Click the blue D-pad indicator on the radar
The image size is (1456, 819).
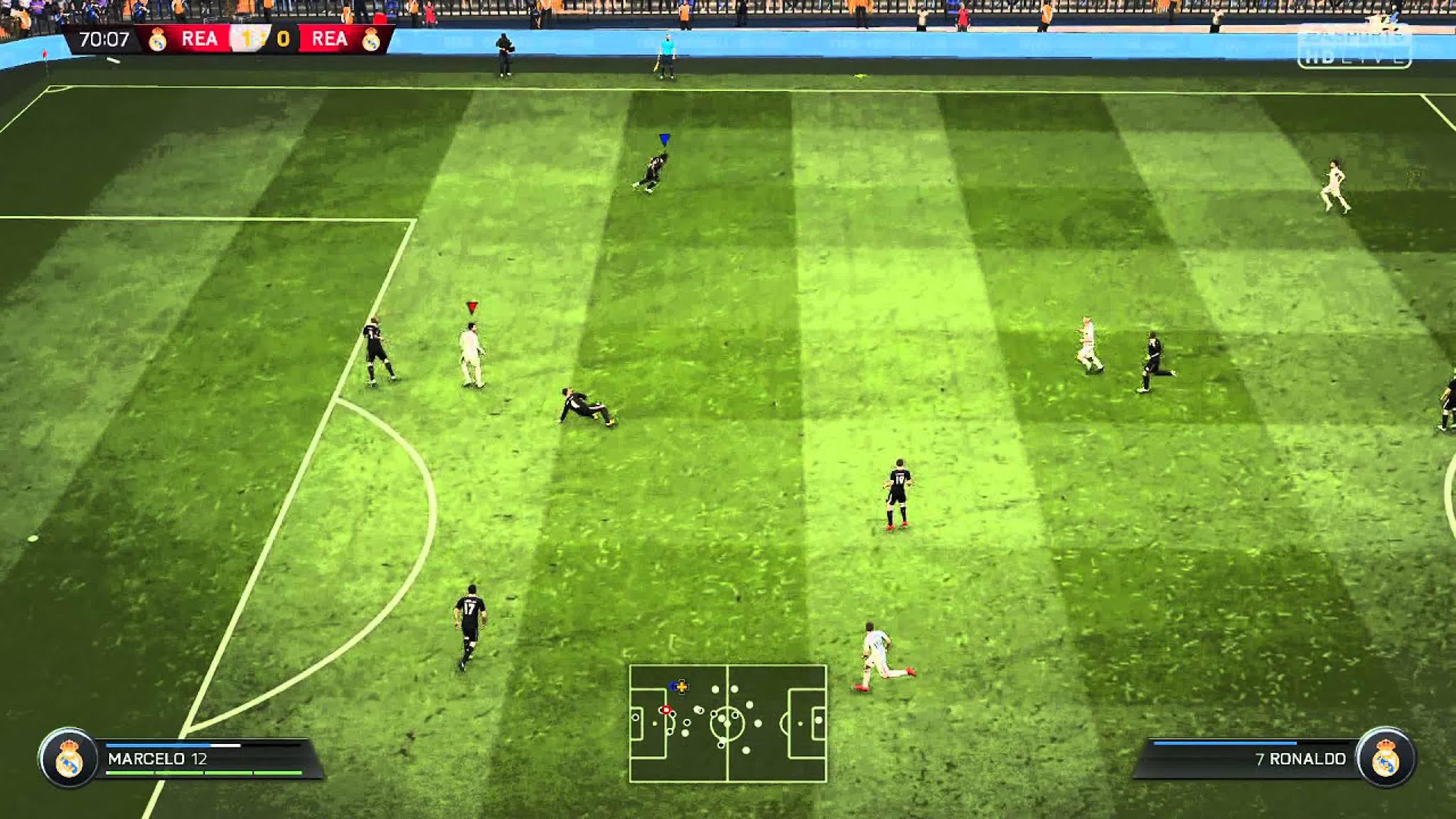tap(679, 687)
